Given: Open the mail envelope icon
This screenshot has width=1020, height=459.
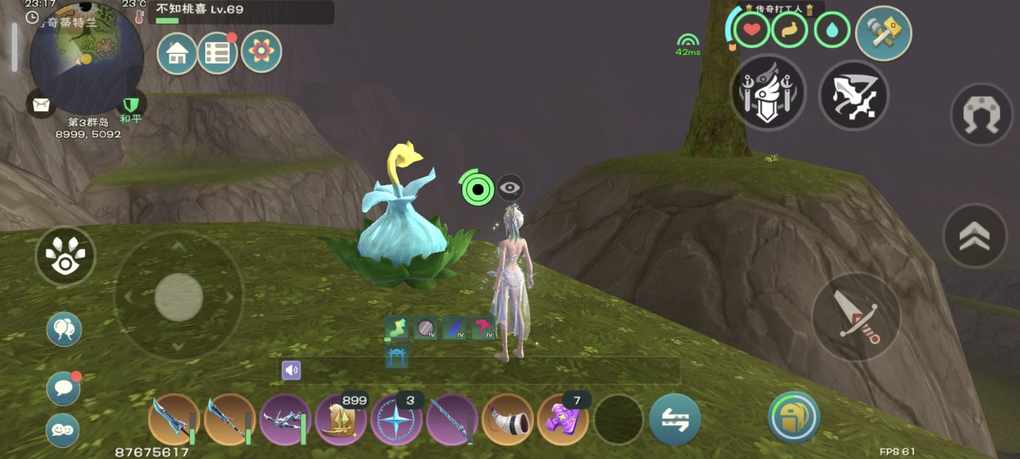Looking at the screenshot, I should click(41, 104).
